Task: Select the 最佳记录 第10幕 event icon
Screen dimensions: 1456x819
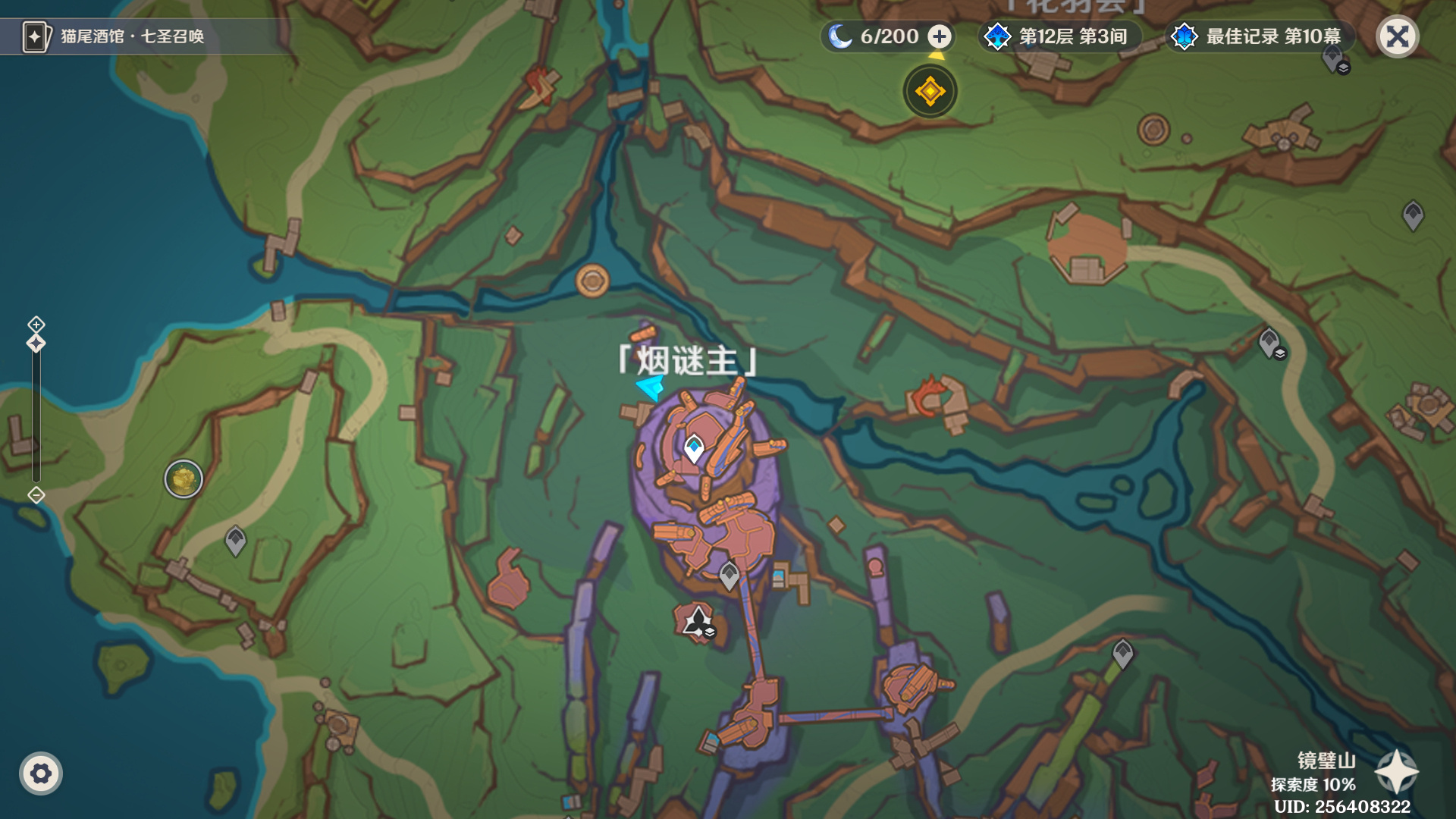Action: (x=1259, y=34)
